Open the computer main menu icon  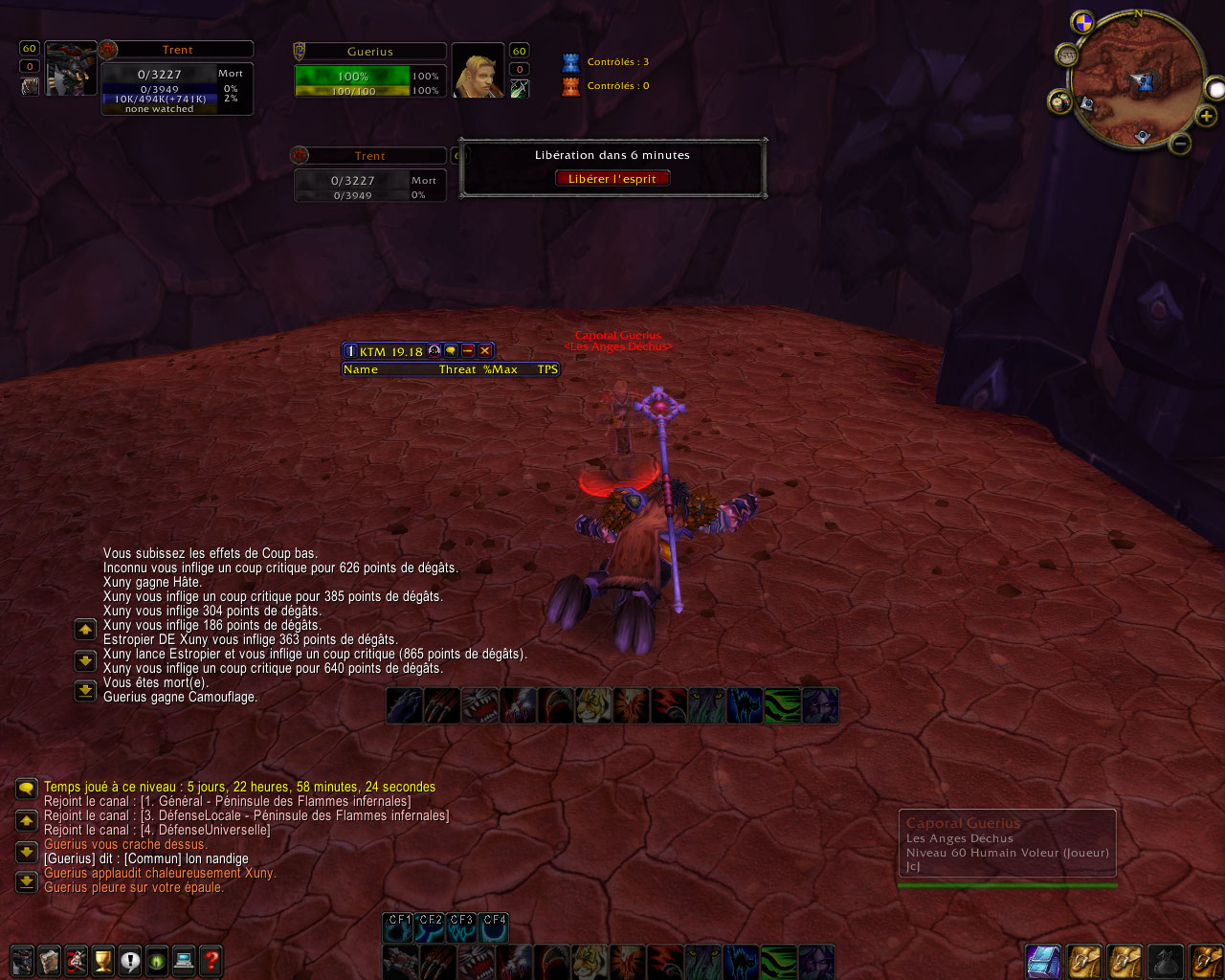pyautogui.click(x=185, y=960)
